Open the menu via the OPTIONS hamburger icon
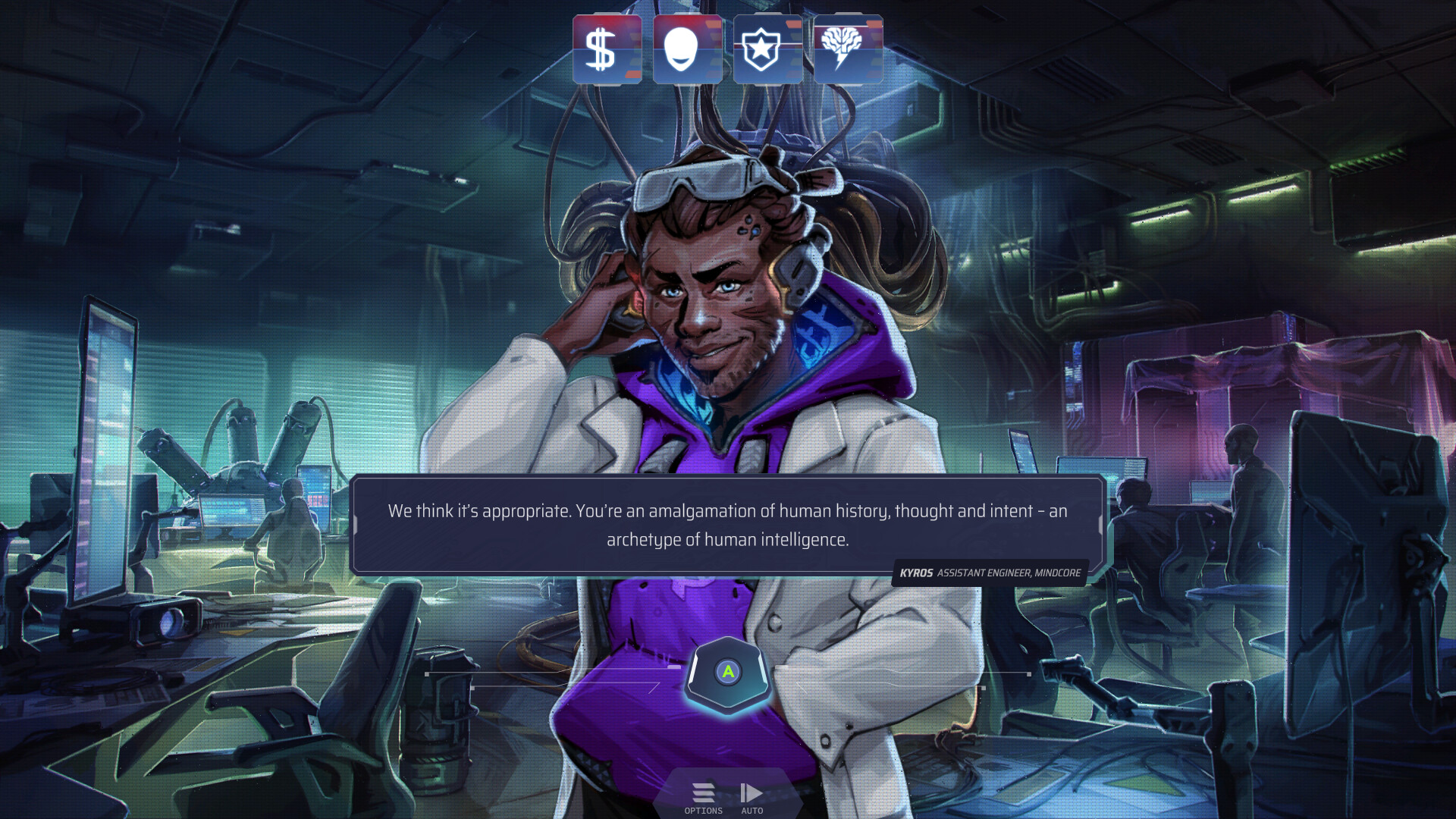This screenshot has height=819, width=1456. pos(703,792)
